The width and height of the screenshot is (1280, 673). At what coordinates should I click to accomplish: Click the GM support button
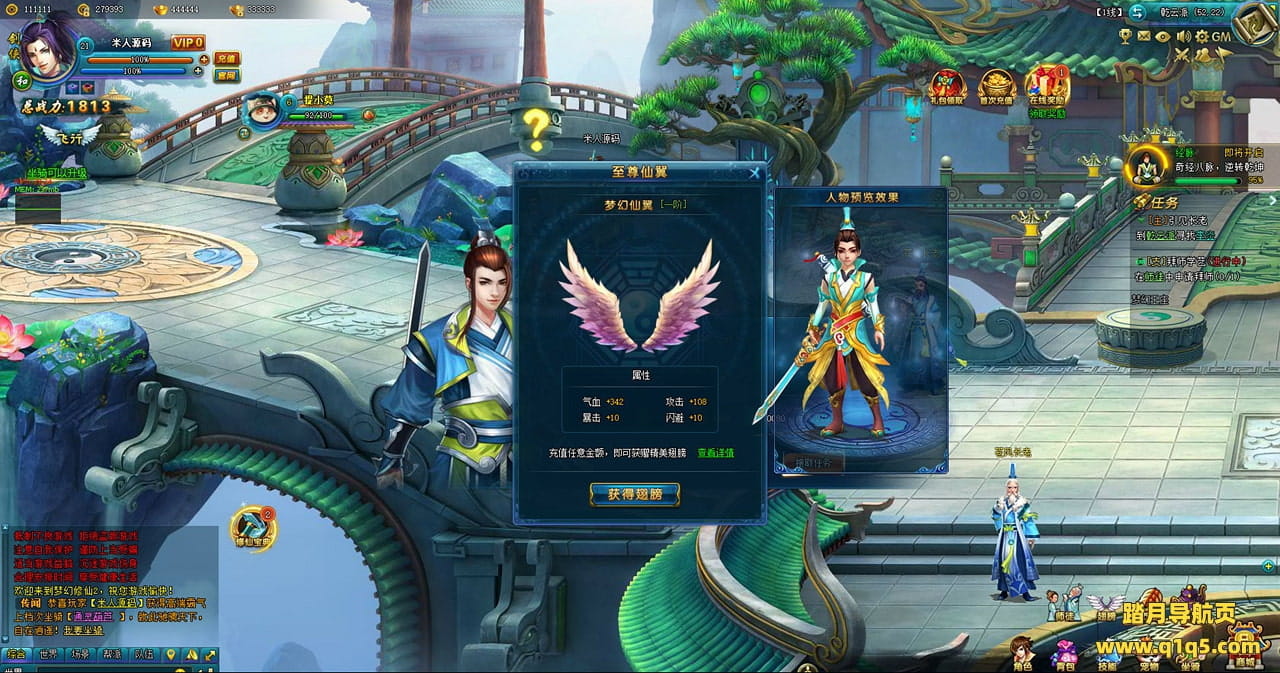coord(1221,36)
